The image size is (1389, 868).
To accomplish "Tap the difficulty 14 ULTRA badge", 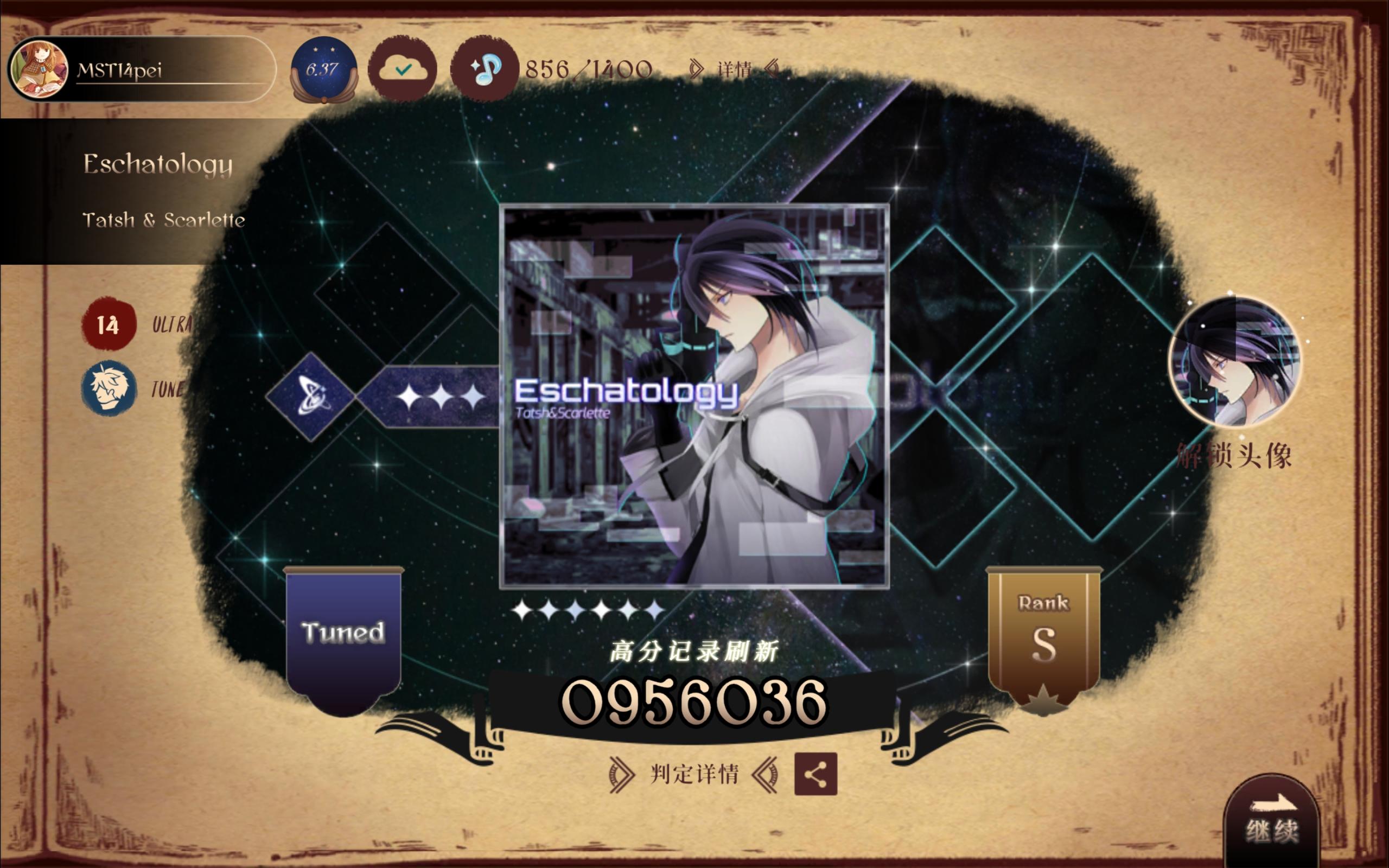I will (x=109, y=324).
